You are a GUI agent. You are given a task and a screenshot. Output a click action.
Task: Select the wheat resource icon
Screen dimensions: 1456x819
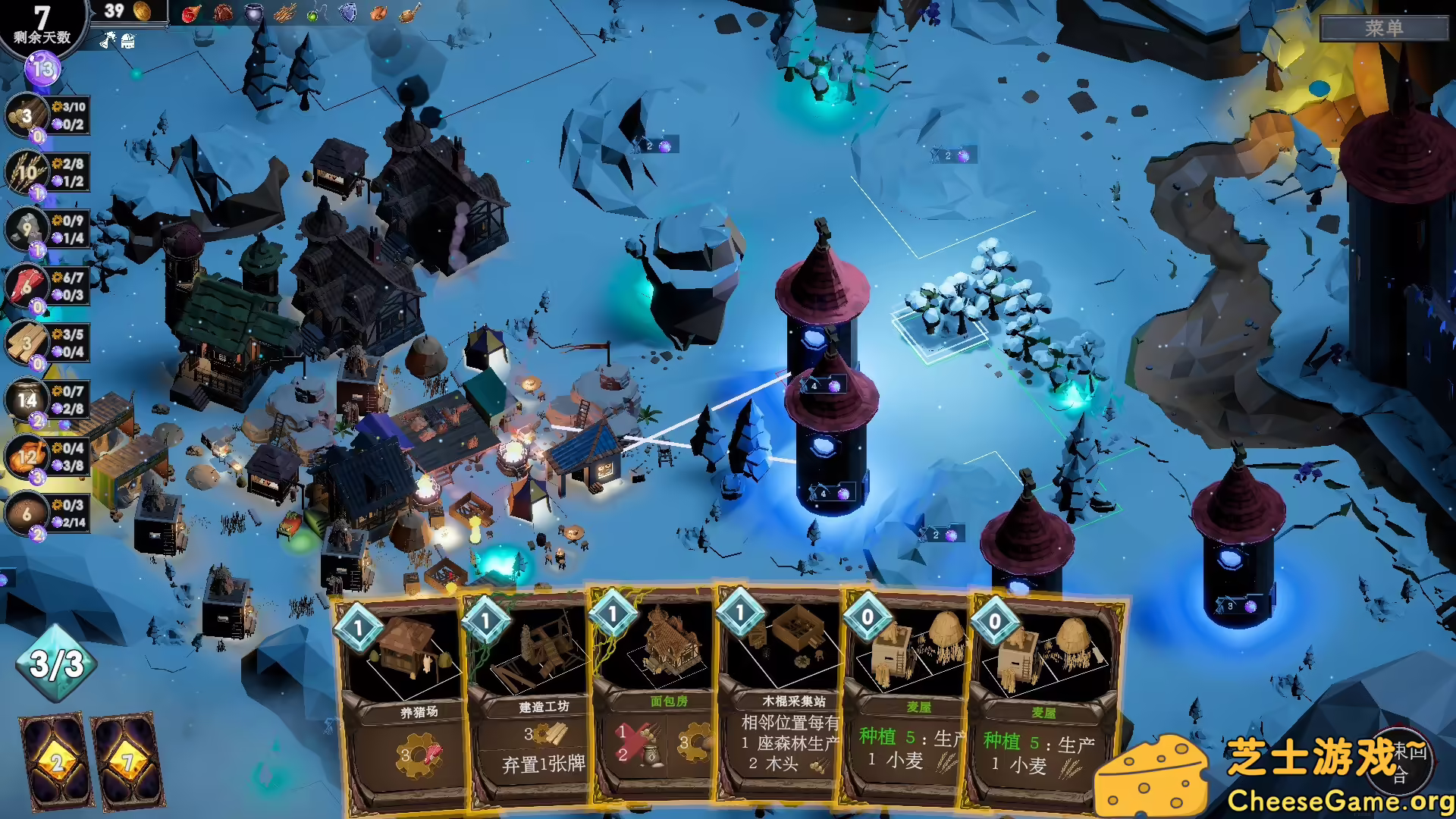click(x=27, y=172)
